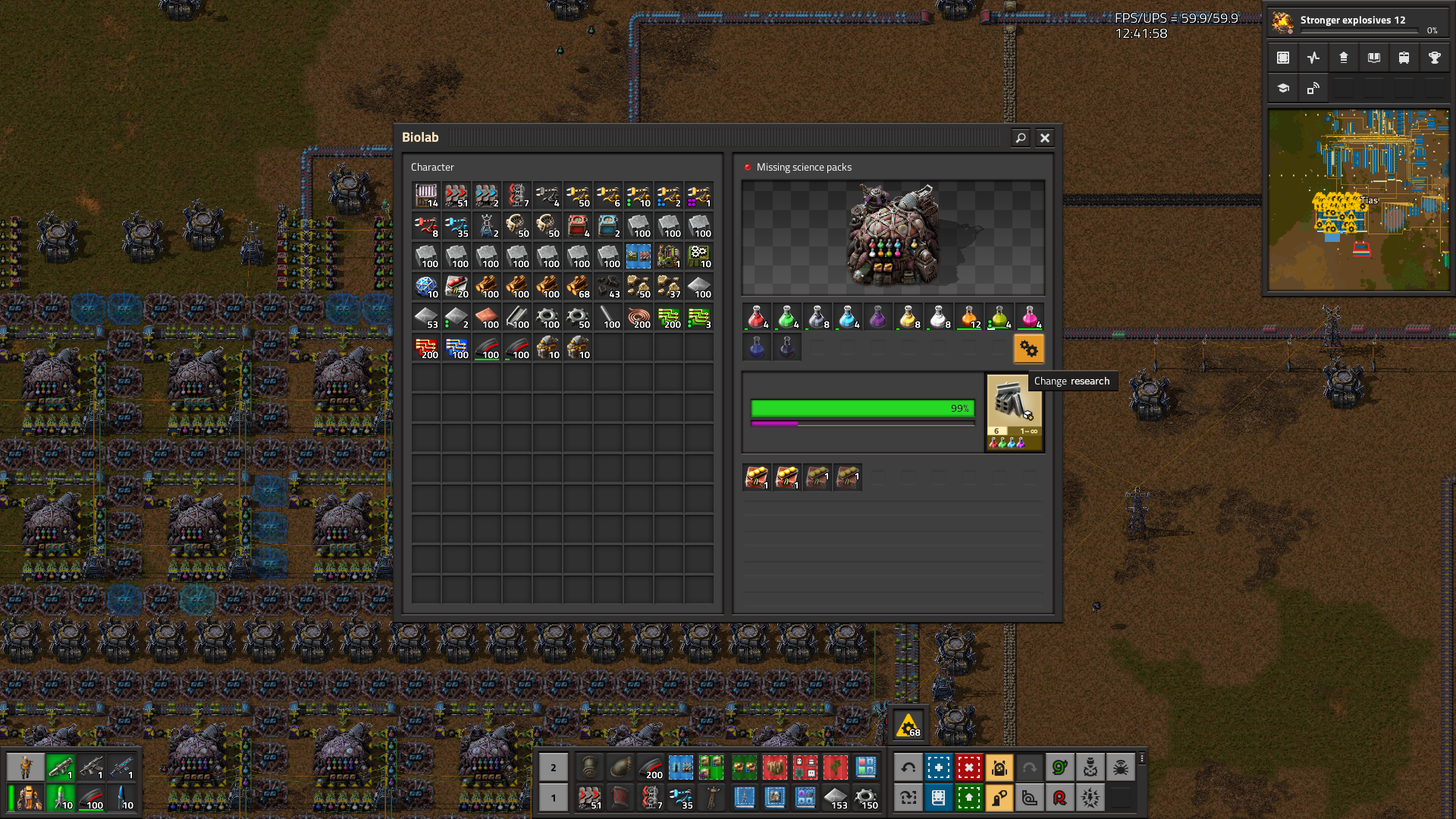Viewport: 1456px width, 819px height.
Task: Pick up the copper plate stack
Action: (487, 317)
